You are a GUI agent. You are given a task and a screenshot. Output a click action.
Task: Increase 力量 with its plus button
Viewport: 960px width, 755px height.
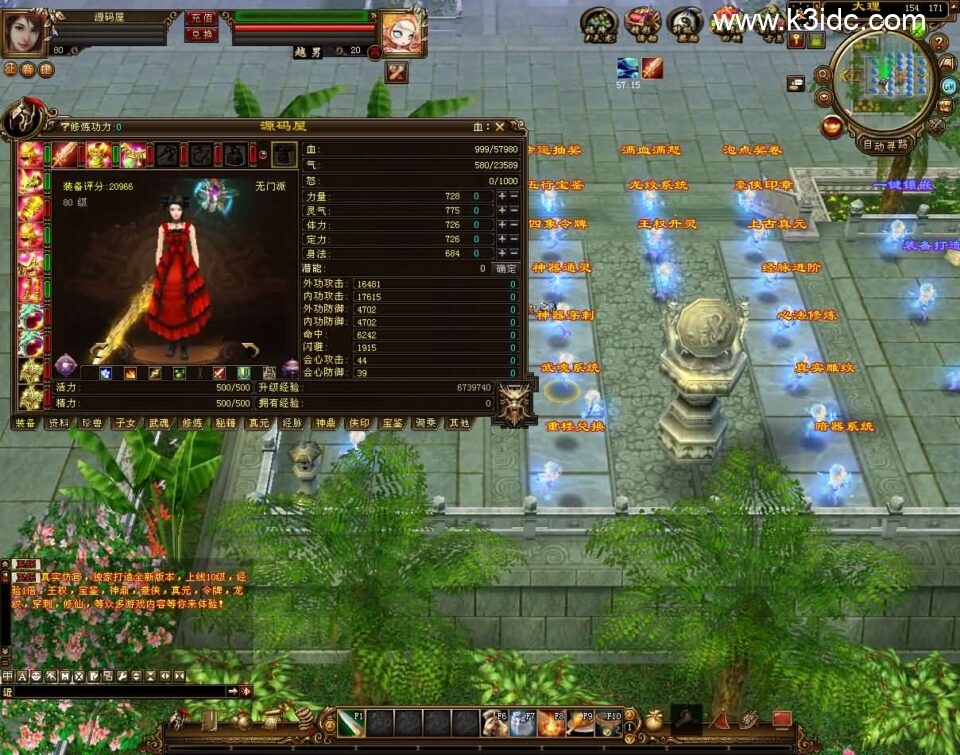(x=502, y=197)
